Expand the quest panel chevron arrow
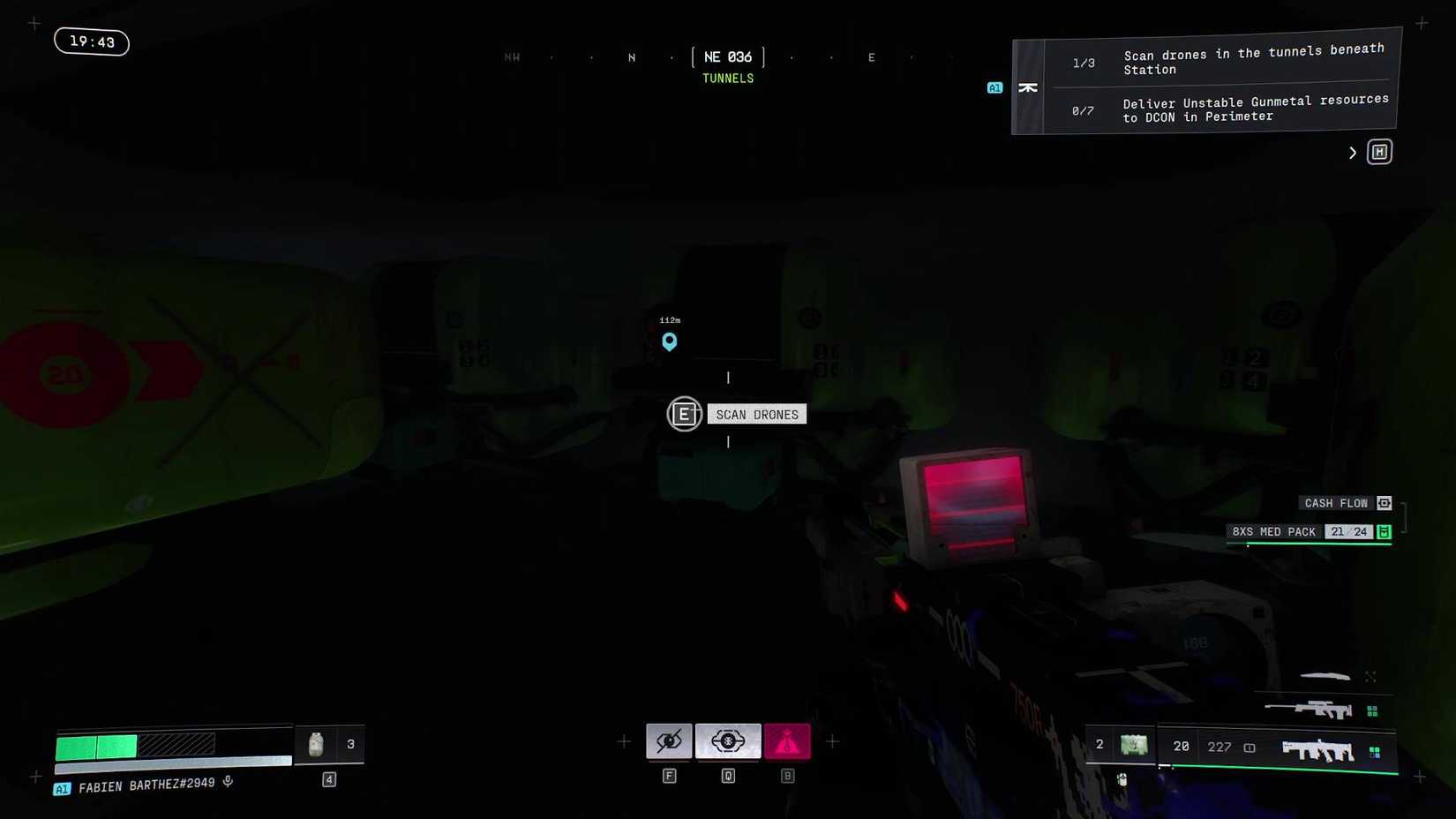The width and height of the screenshot is (1456, 819). [x=1353, y=152]
